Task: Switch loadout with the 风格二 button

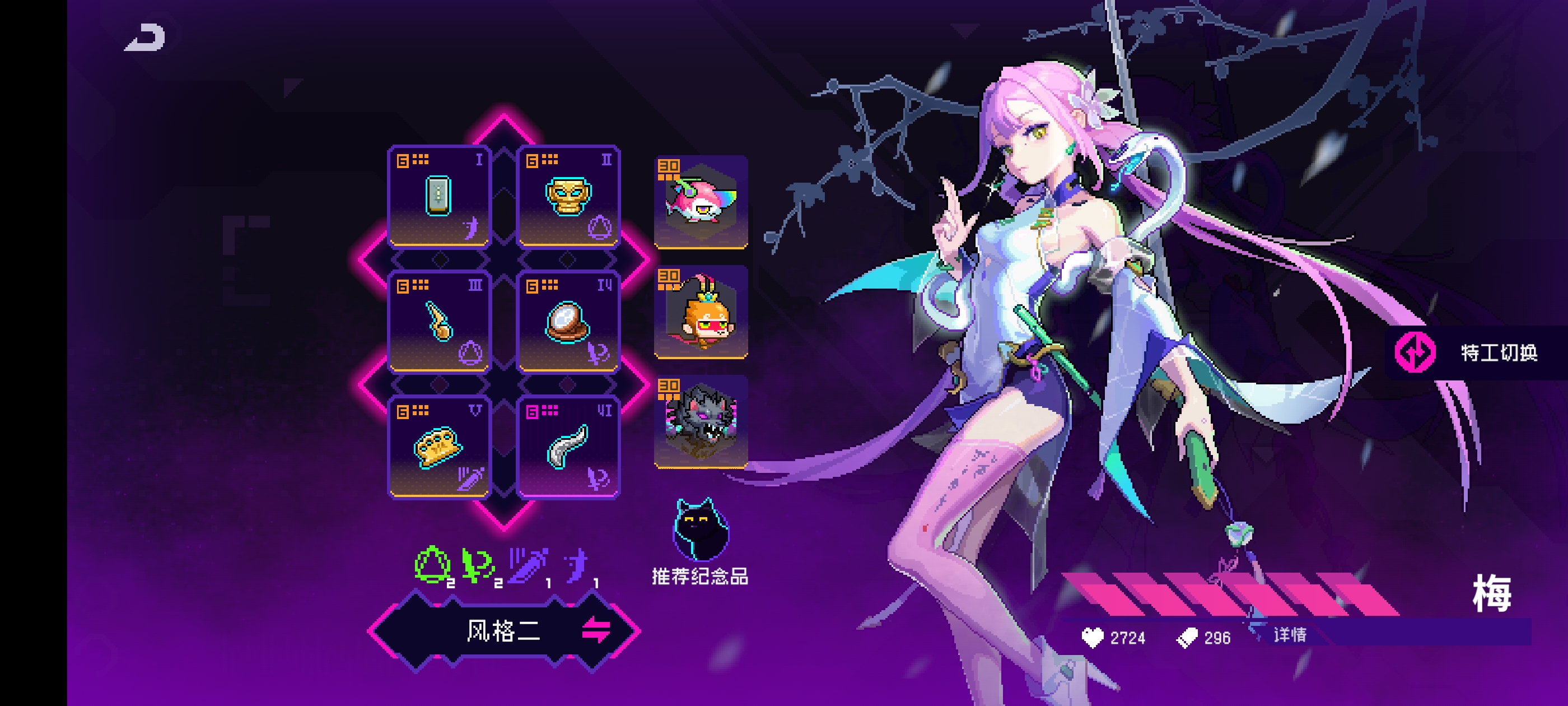Action: click(504, 630)
